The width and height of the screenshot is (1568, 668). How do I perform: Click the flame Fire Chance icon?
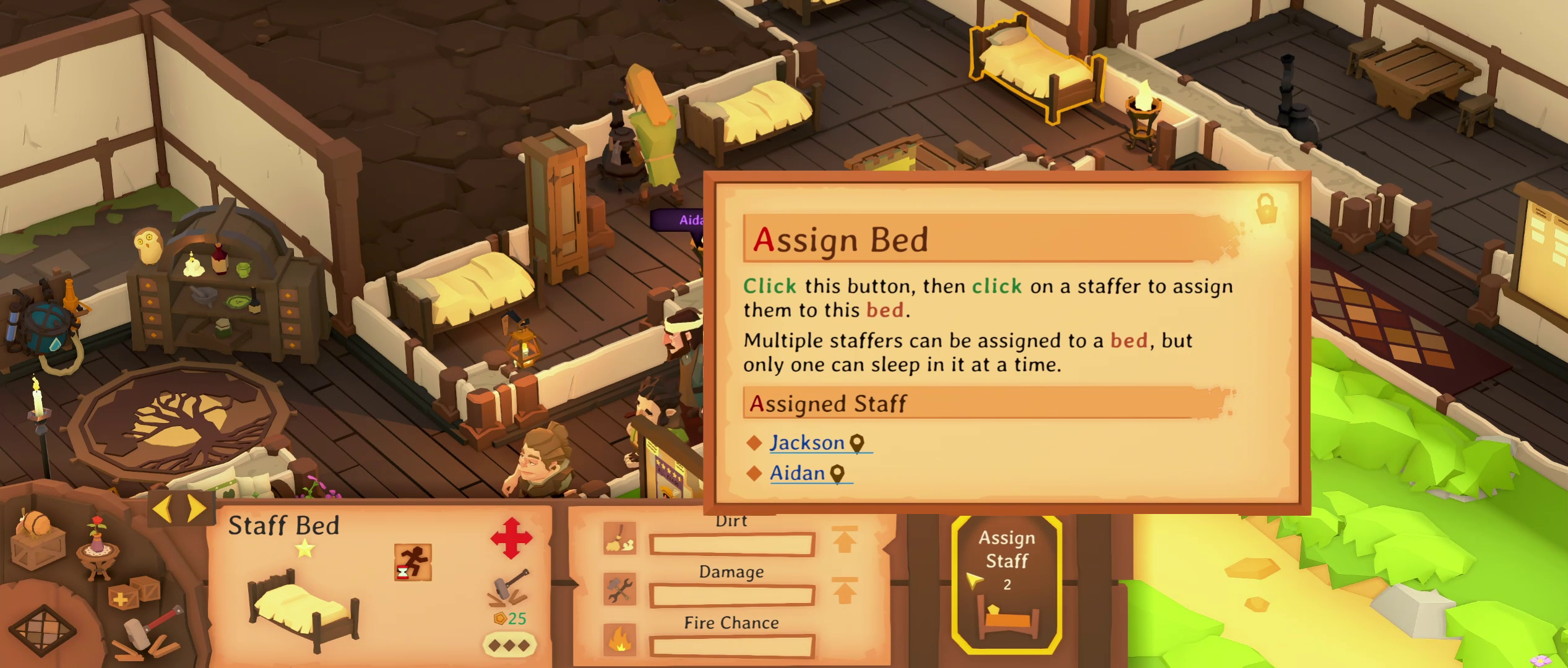(619, 640)
